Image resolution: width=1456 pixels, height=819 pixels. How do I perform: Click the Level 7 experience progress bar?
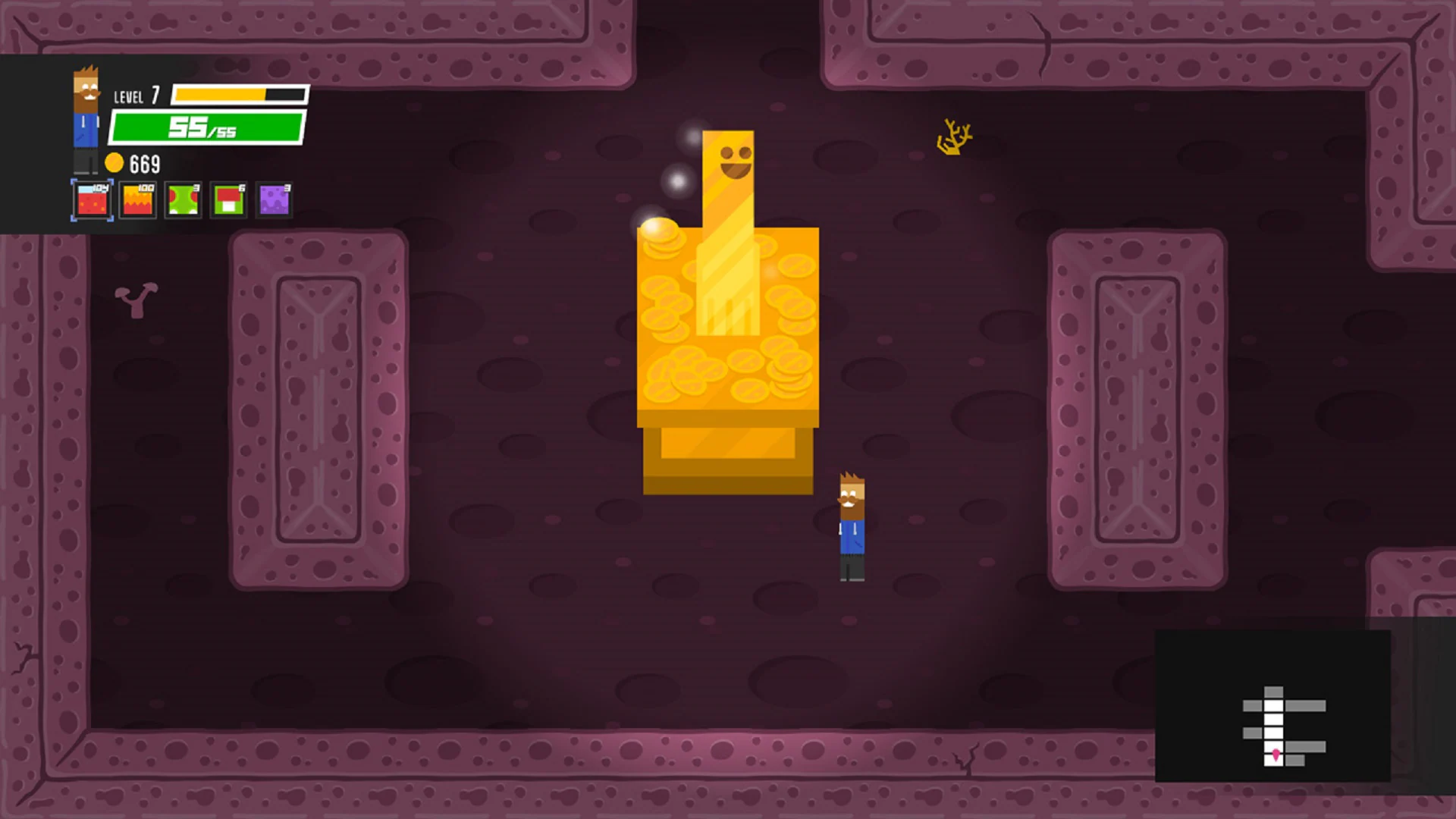coord(239,95)
